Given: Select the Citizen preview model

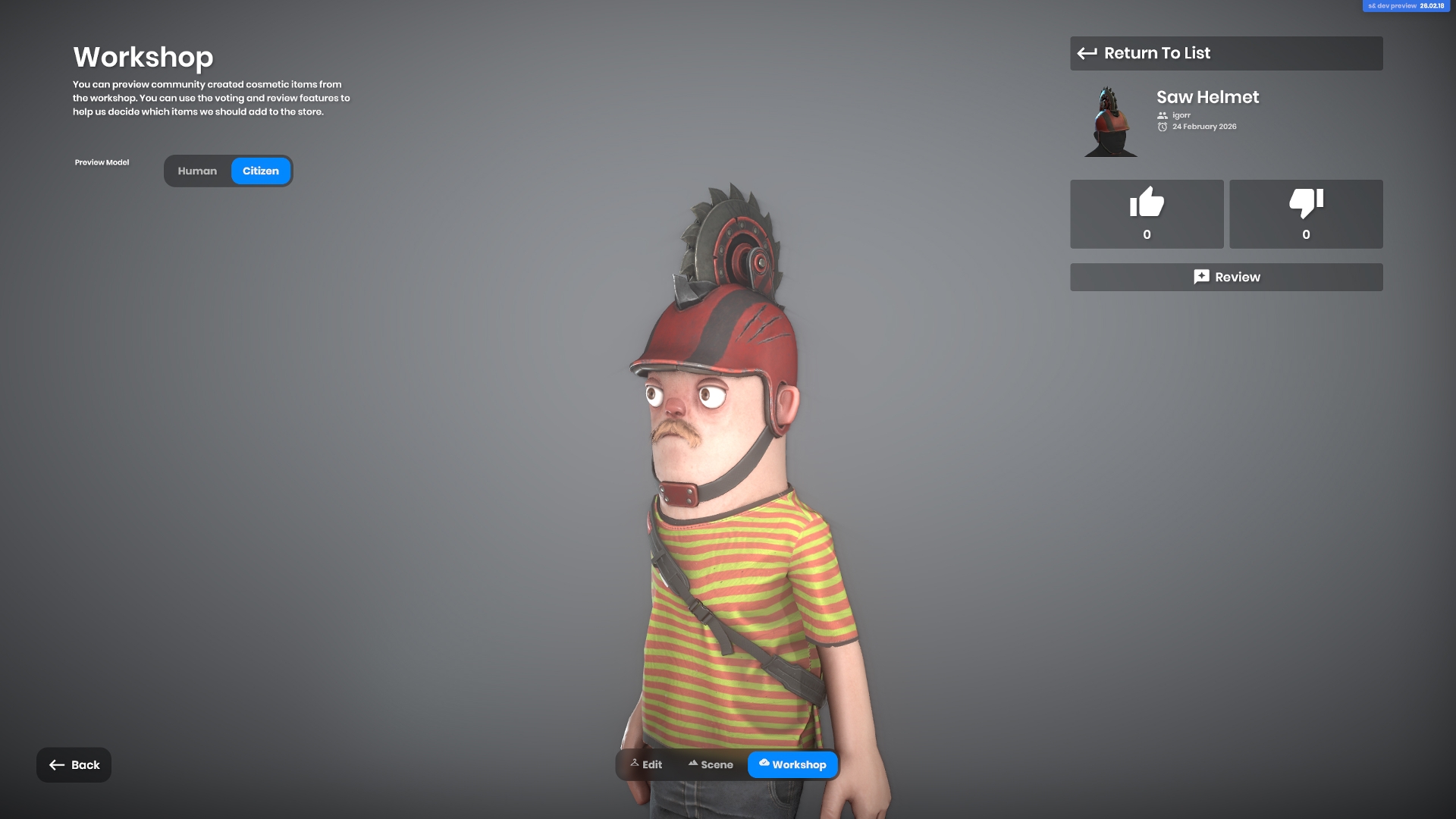Looking at the screenshot, I should click(x=260, y=171).
